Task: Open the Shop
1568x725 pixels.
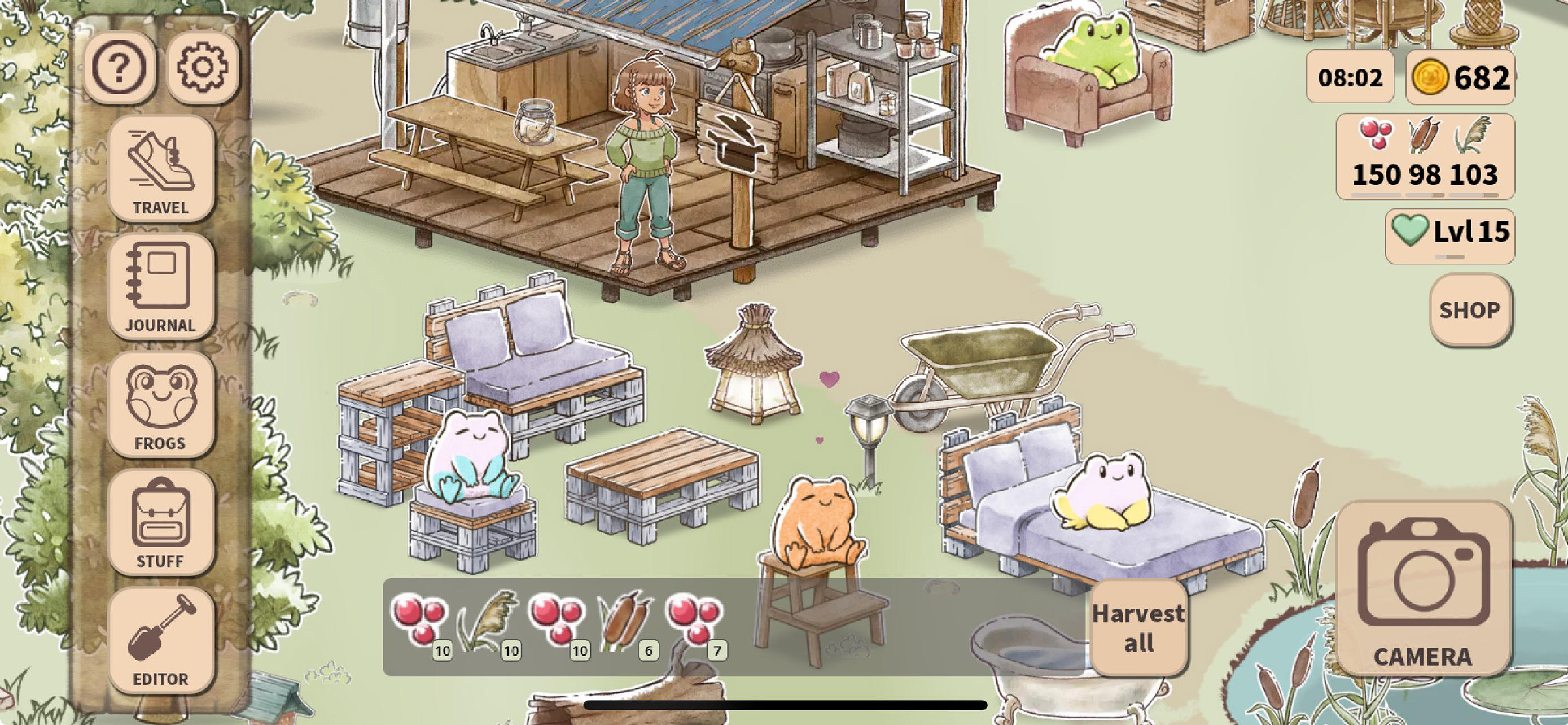Action: coord(1469,310)
